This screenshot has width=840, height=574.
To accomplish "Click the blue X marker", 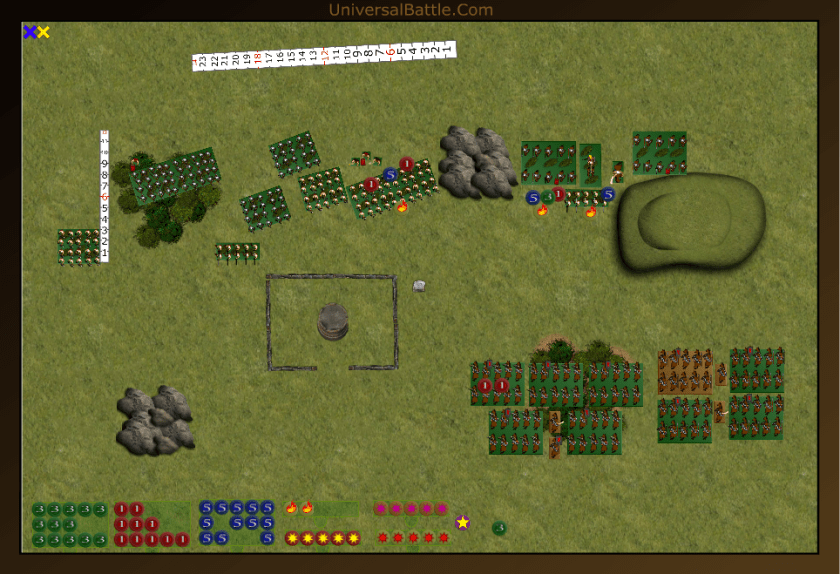I will [30, 32].
